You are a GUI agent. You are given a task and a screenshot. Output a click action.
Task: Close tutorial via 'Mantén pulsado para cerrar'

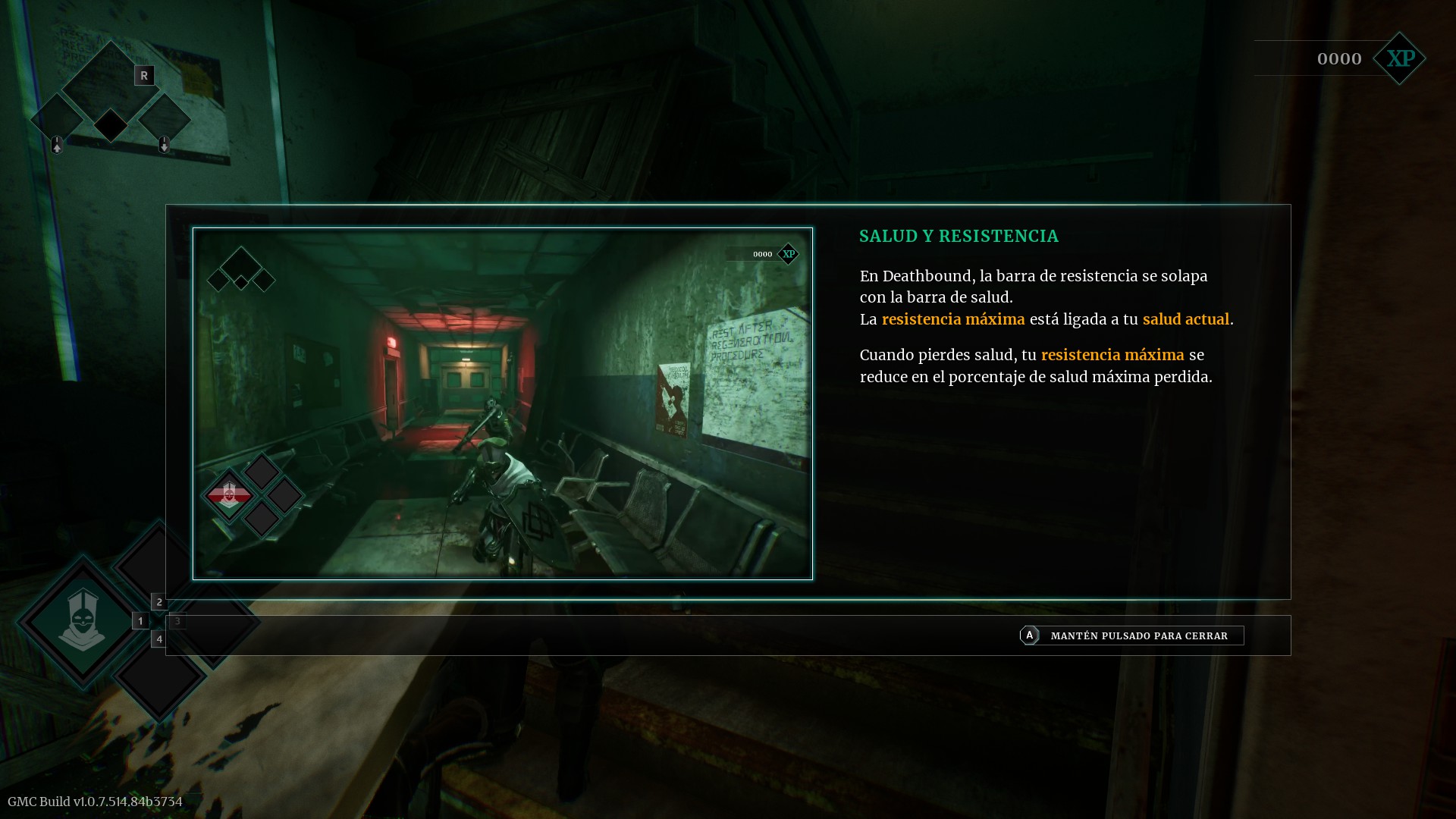1131,635
